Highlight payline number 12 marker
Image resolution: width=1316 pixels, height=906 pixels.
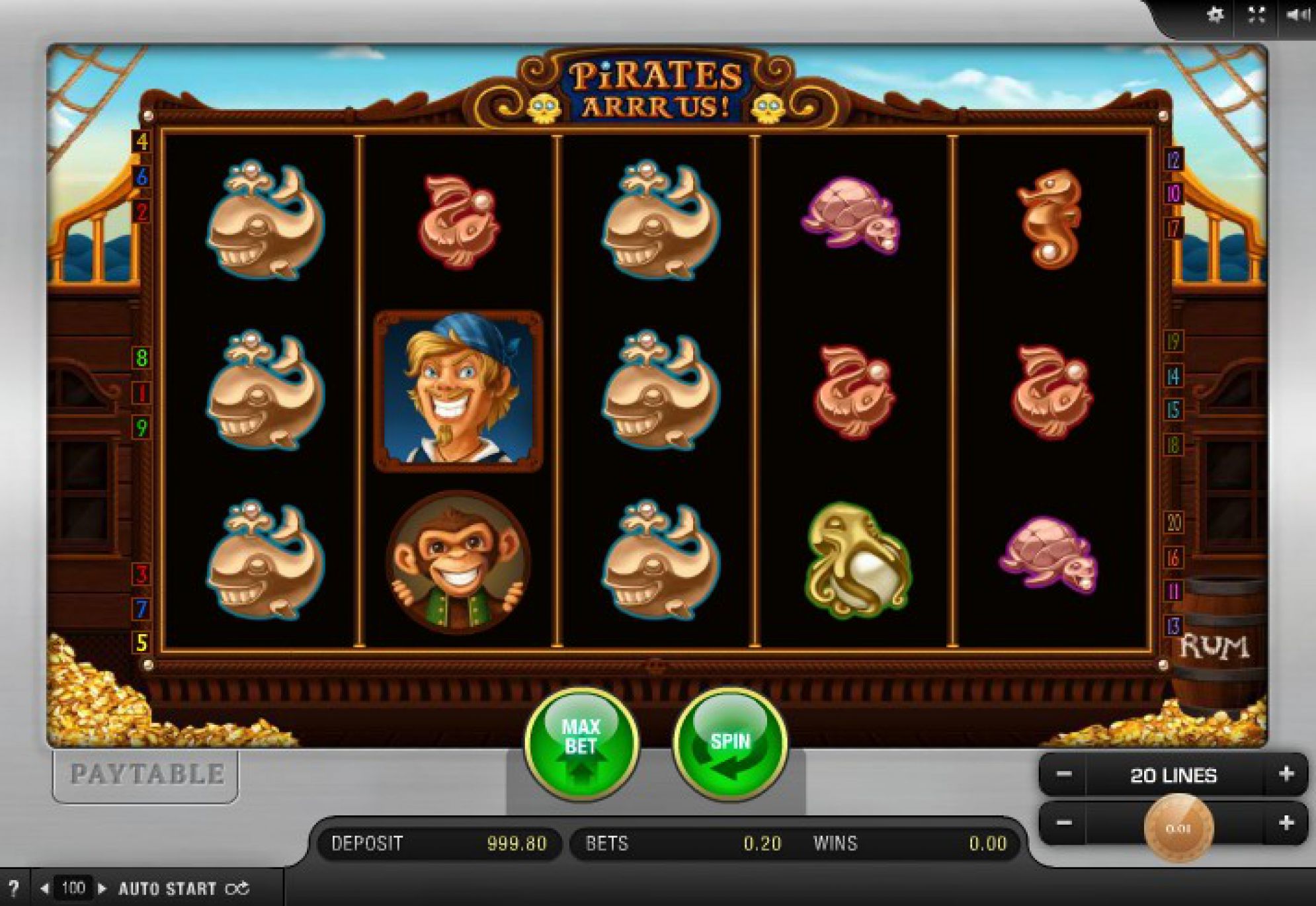coord(1173,160)
